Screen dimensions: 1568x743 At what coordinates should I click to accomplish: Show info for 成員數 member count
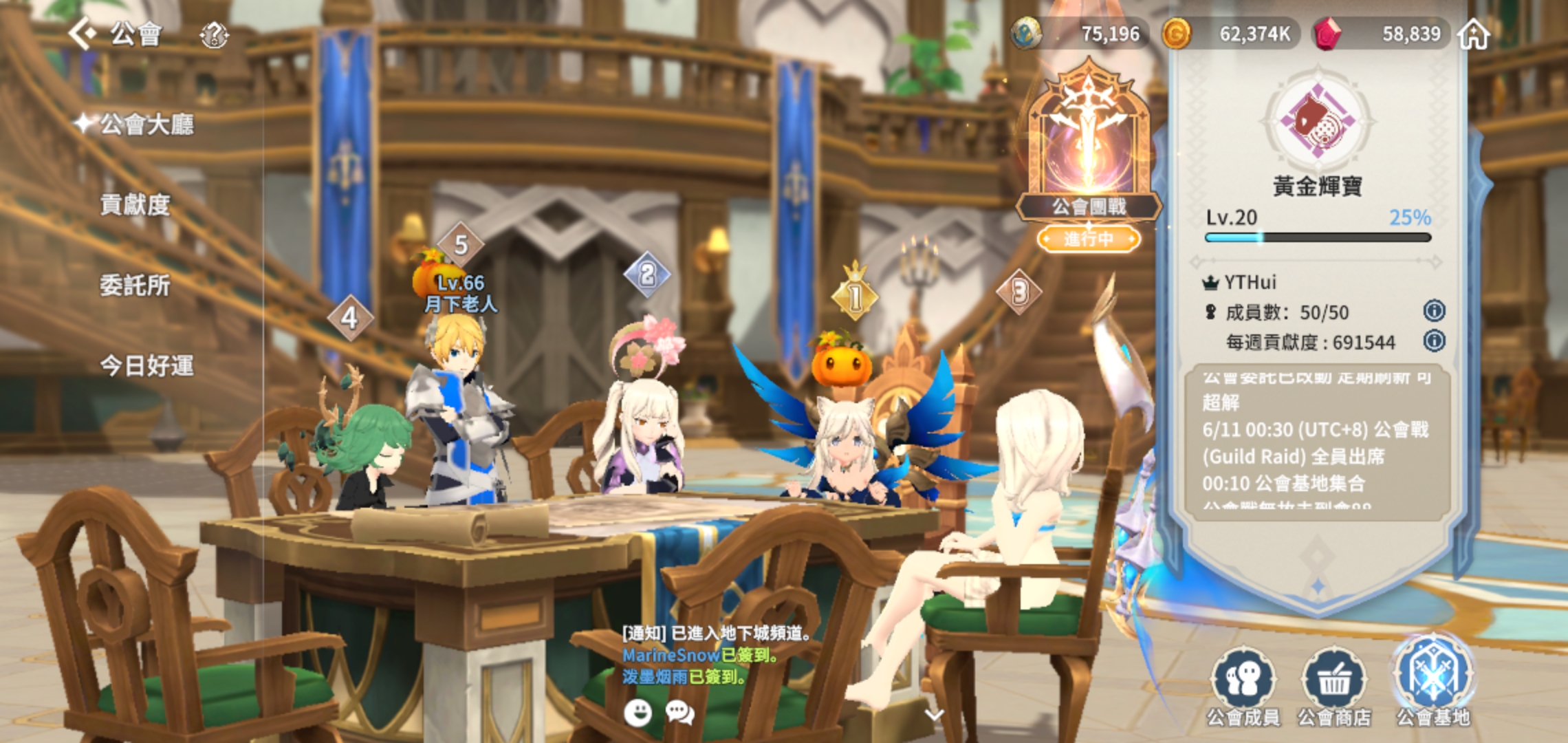coord(1434,311)
